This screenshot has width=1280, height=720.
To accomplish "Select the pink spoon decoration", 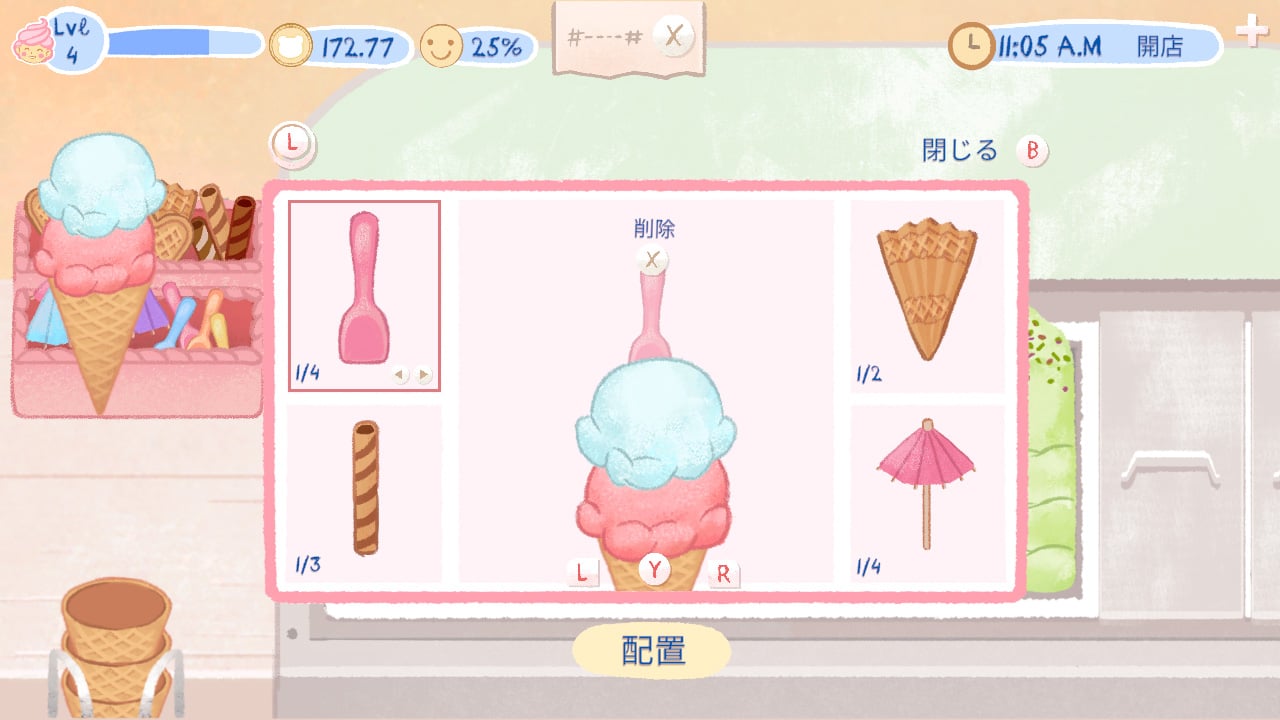I will 363,290.
